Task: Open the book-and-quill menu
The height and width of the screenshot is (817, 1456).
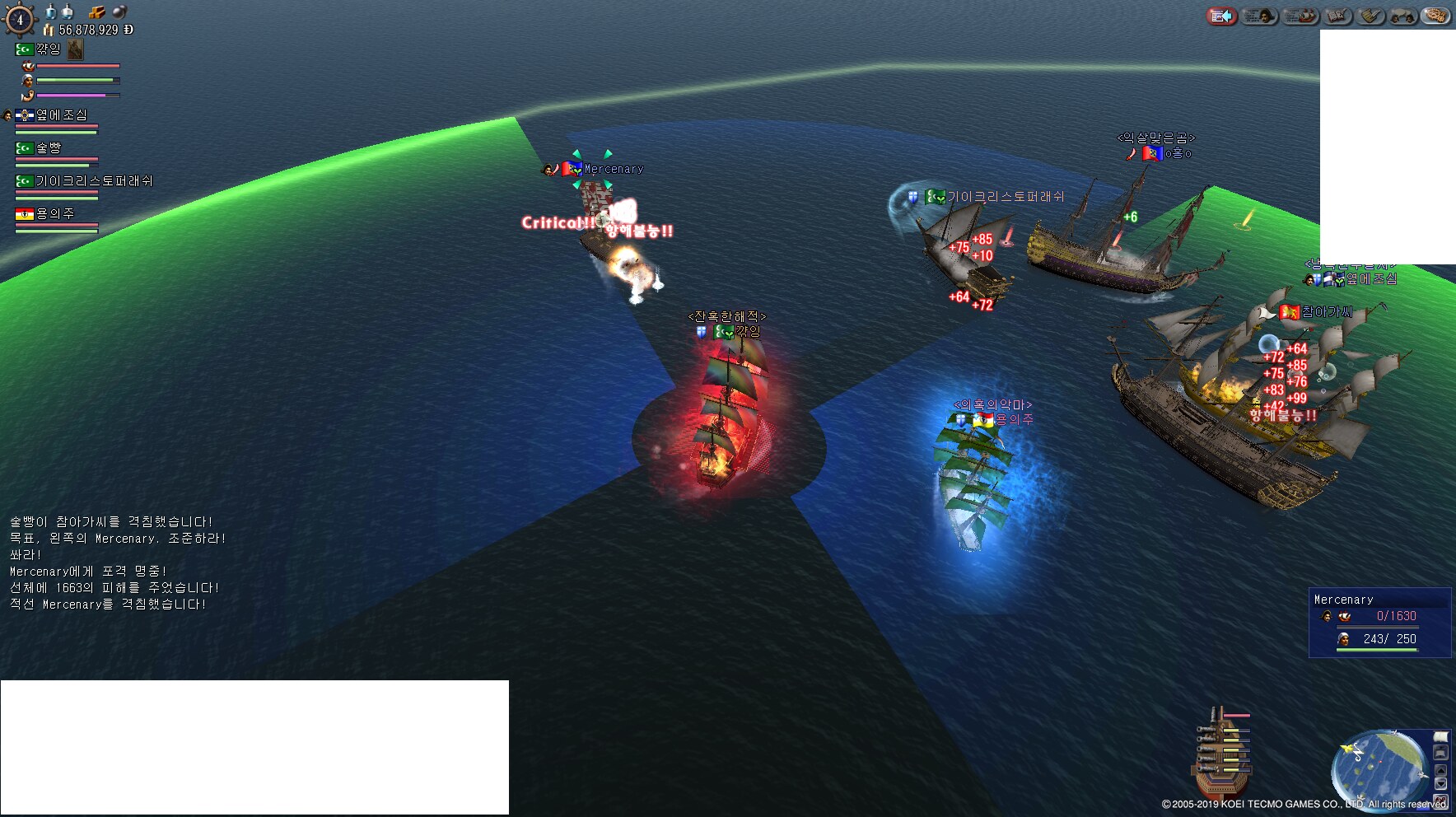Action: click(x=1338, y=16)
